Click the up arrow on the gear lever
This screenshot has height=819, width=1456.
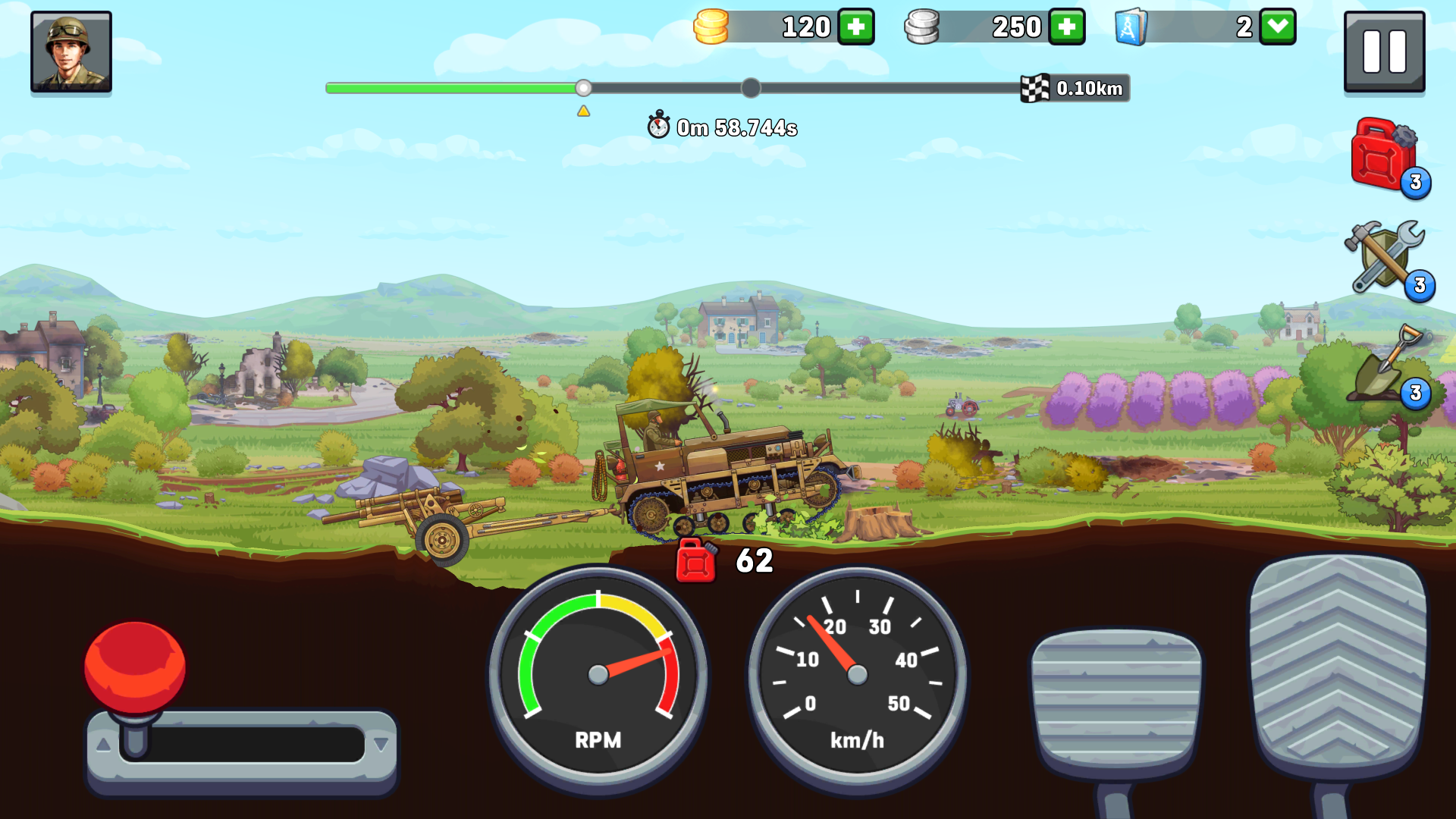pyautogui.click(x=104, y=745)
